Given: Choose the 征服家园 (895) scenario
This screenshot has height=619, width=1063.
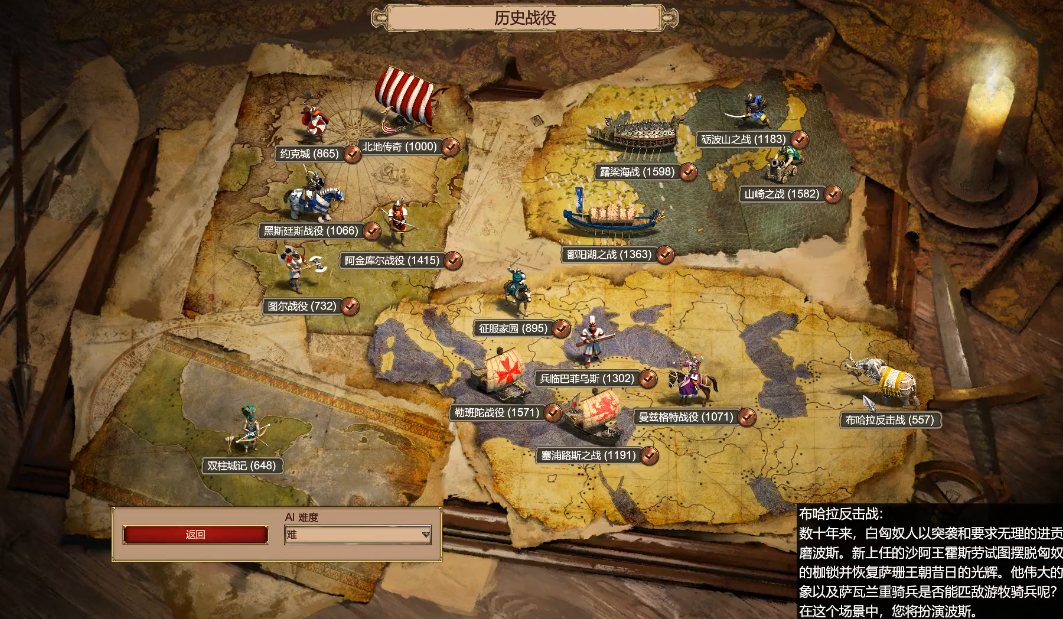Looking at the screenshot, I should coord(511,328).
